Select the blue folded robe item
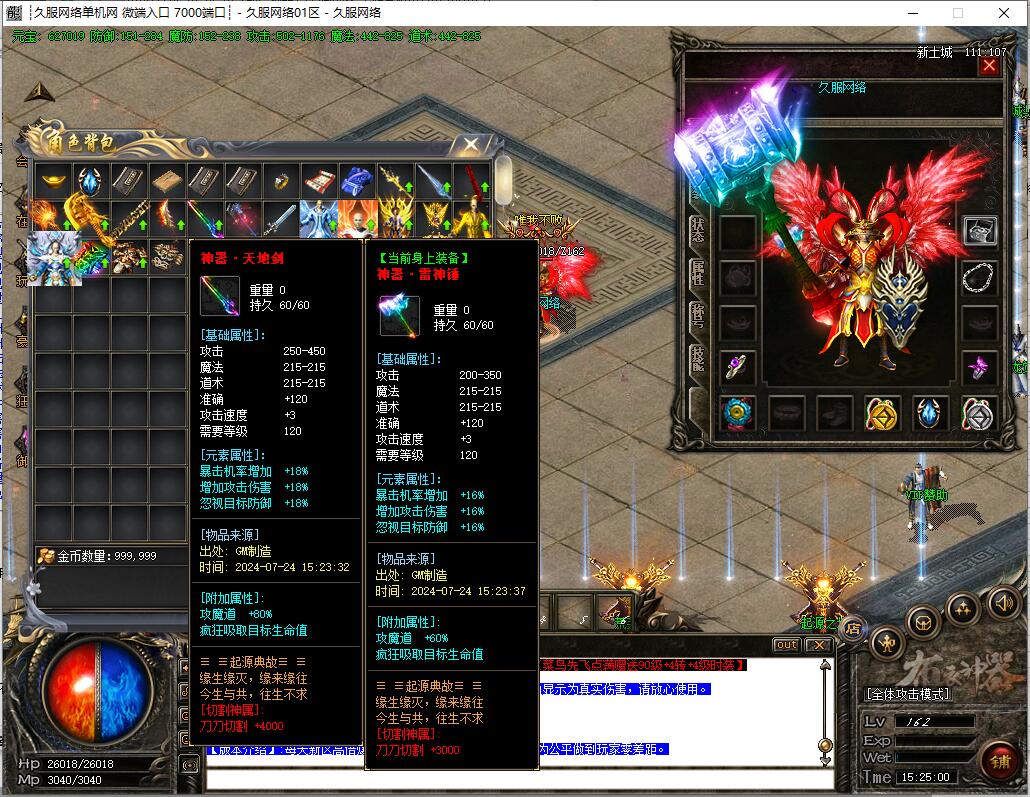The height and width of the screenshot is (797, 1030). click(x=356, y=181)
